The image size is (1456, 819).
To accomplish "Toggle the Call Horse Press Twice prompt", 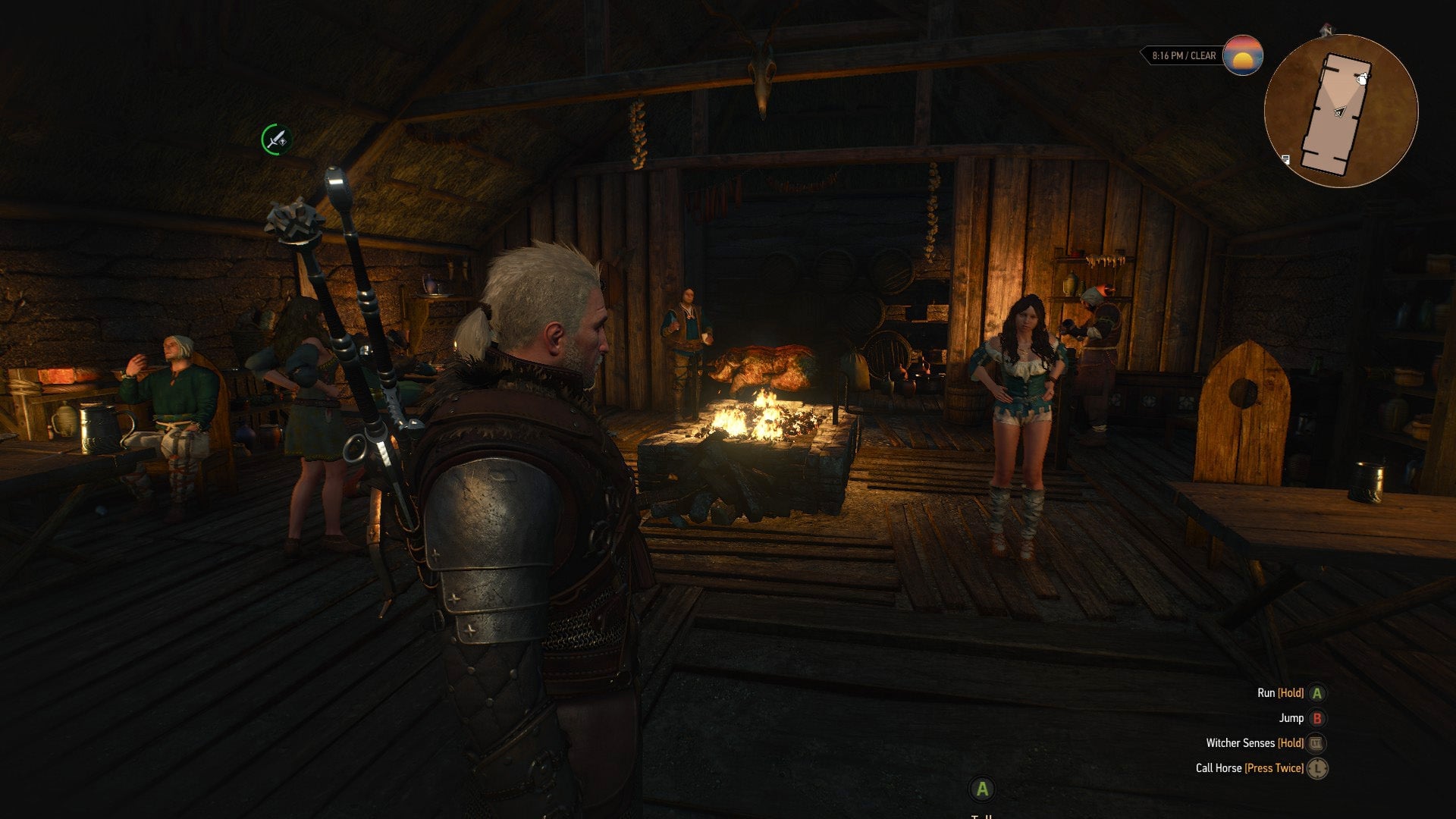I will click(1273, 768).
